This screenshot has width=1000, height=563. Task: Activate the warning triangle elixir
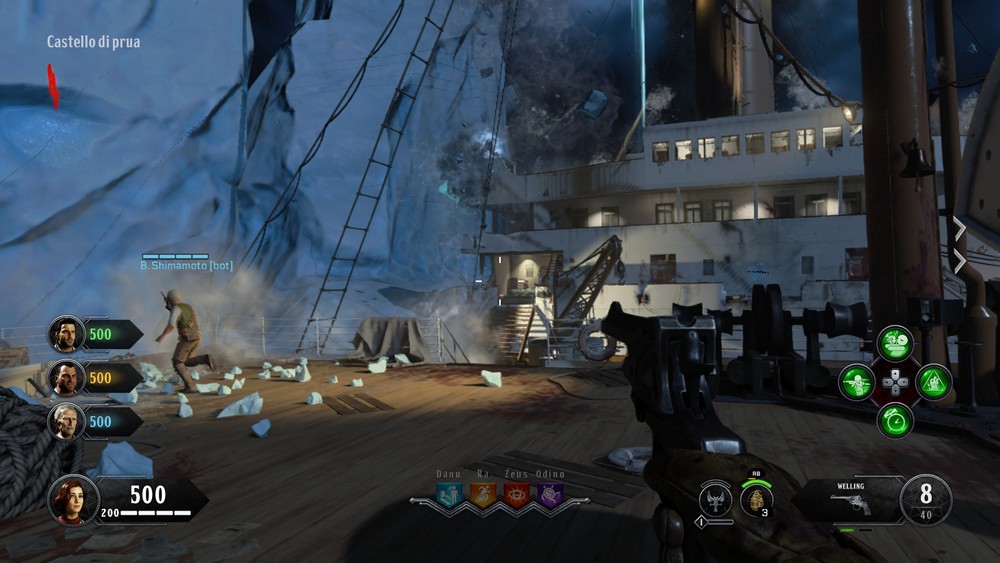pyautogui.click(x=934, y=382)
